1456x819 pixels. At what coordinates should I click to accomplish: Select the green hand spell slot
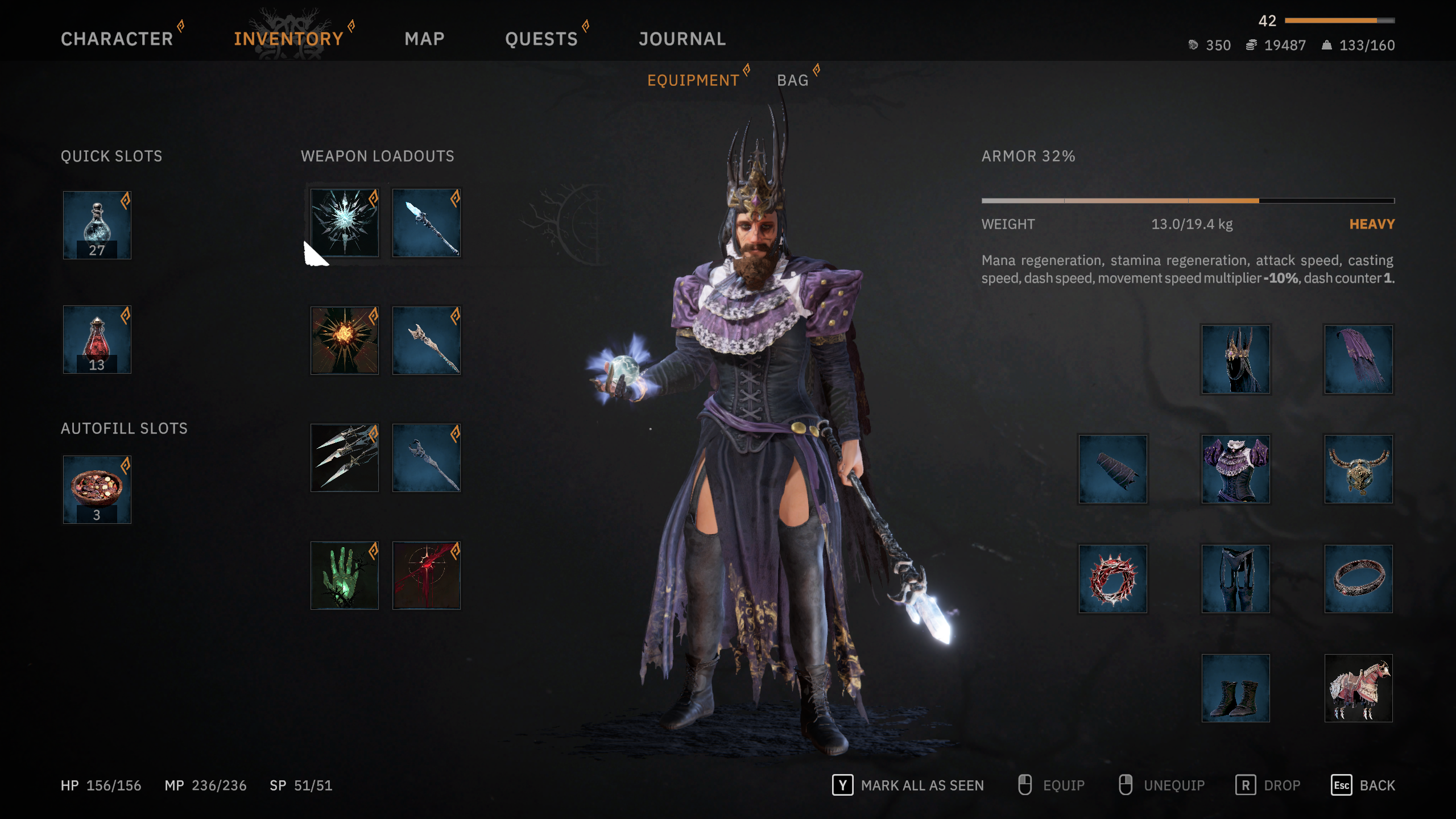pos(344,575)
